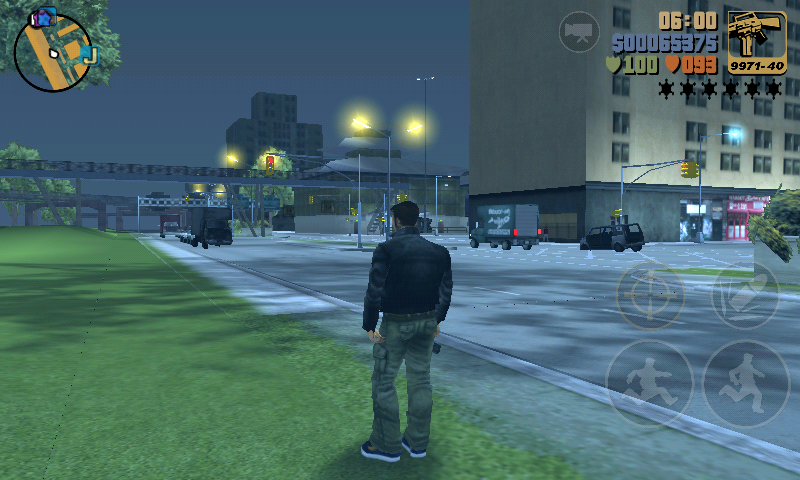
Task: Tap the fire weapon button
Action: click(746, 296)
